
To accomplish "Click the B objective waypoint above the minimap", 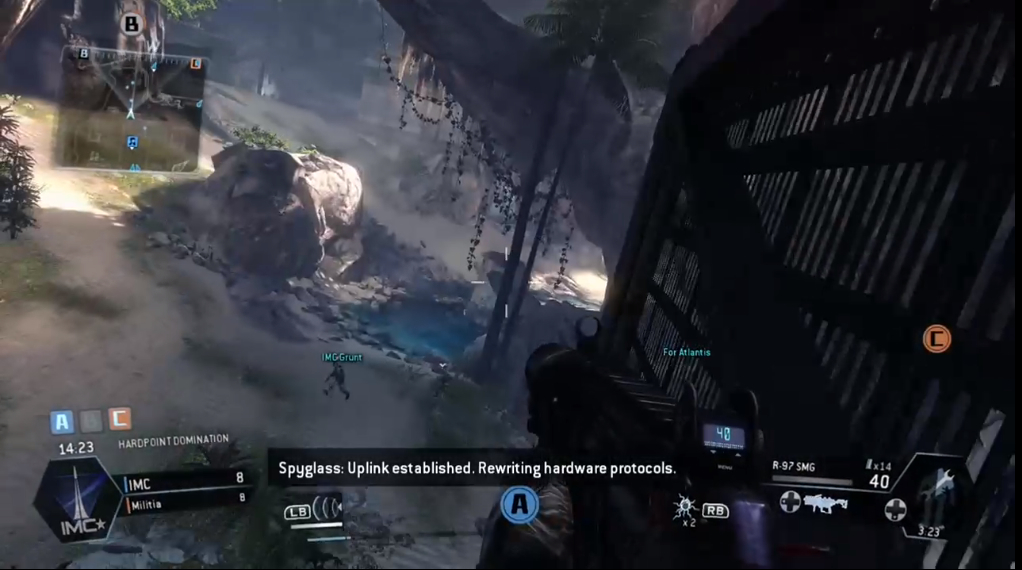I will pos(132,23).
